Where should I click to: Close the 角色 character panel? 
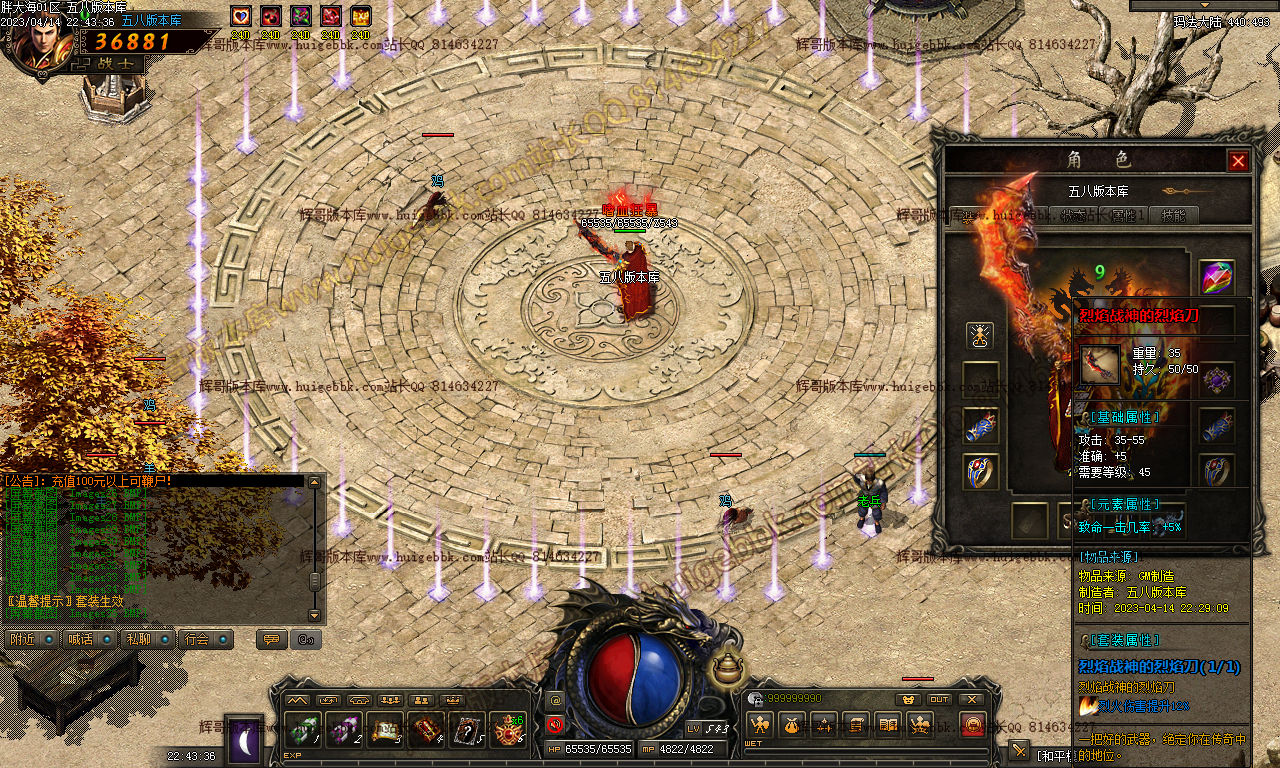(1238, 161)
